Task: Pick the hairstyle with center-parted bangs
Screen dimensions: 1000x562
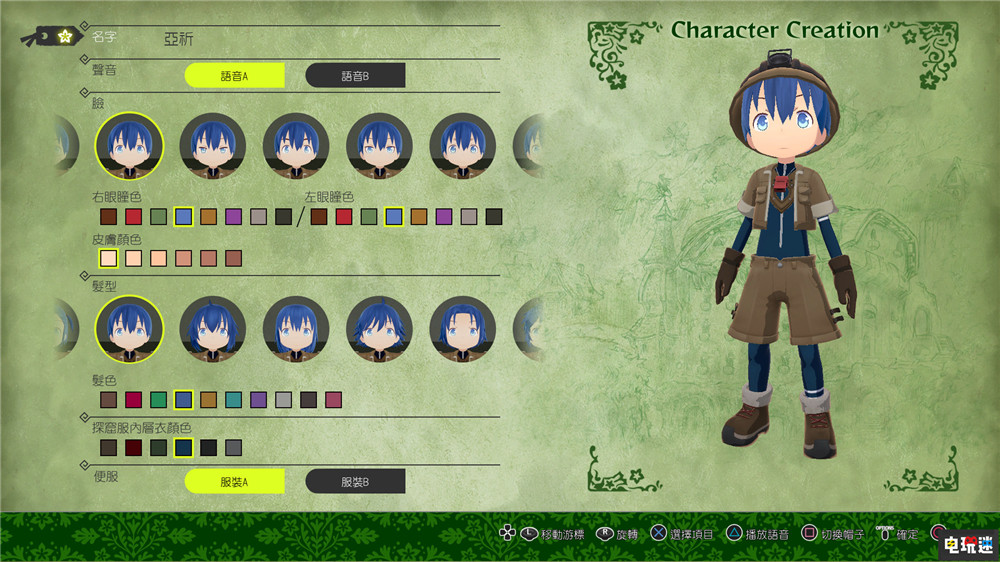Action: tap(463, 330)
